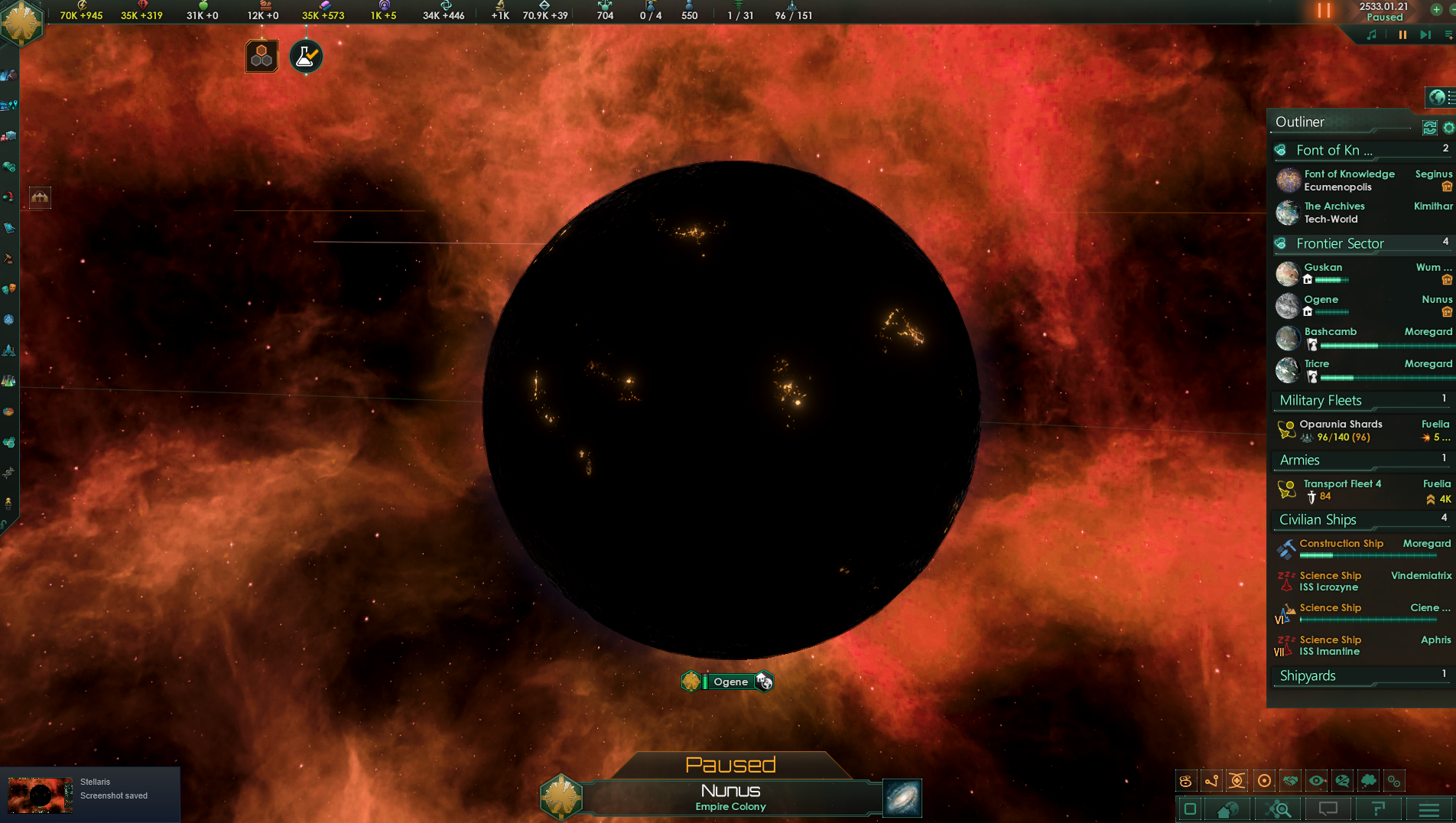Viewport: 1456px width, 823px height.
Task: Pause the in-game music player
Action: coord(1402,34)
